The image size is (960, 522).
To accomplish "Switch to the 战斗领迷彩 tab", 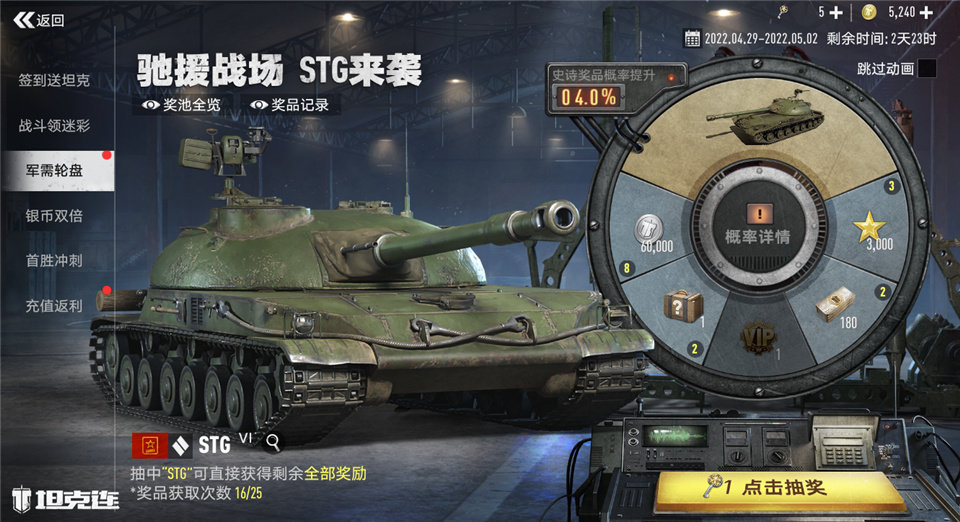I will coord(54,126).
